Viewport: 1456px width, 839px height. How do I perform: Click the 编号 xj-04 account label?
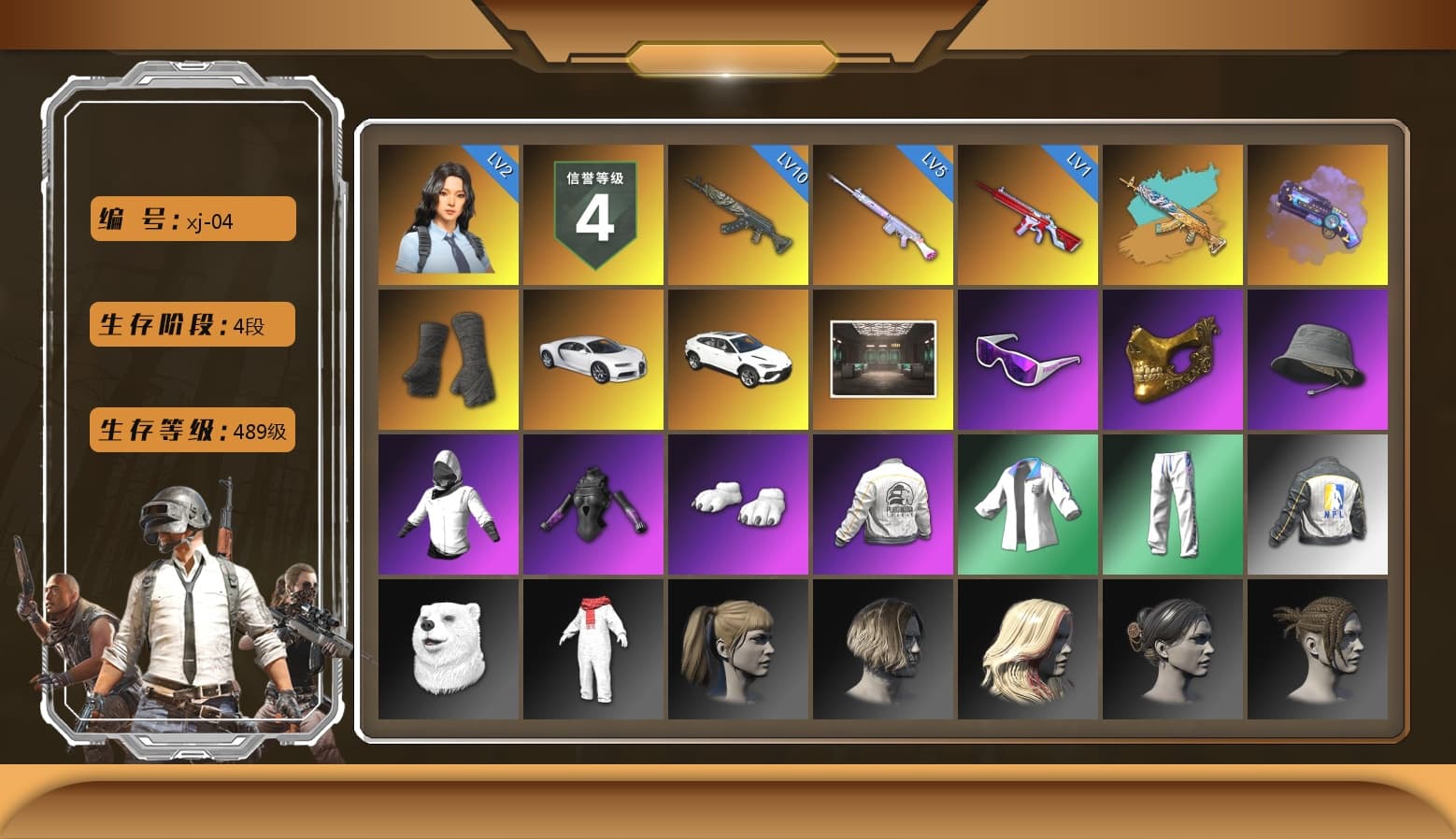[x=191, y=218]
